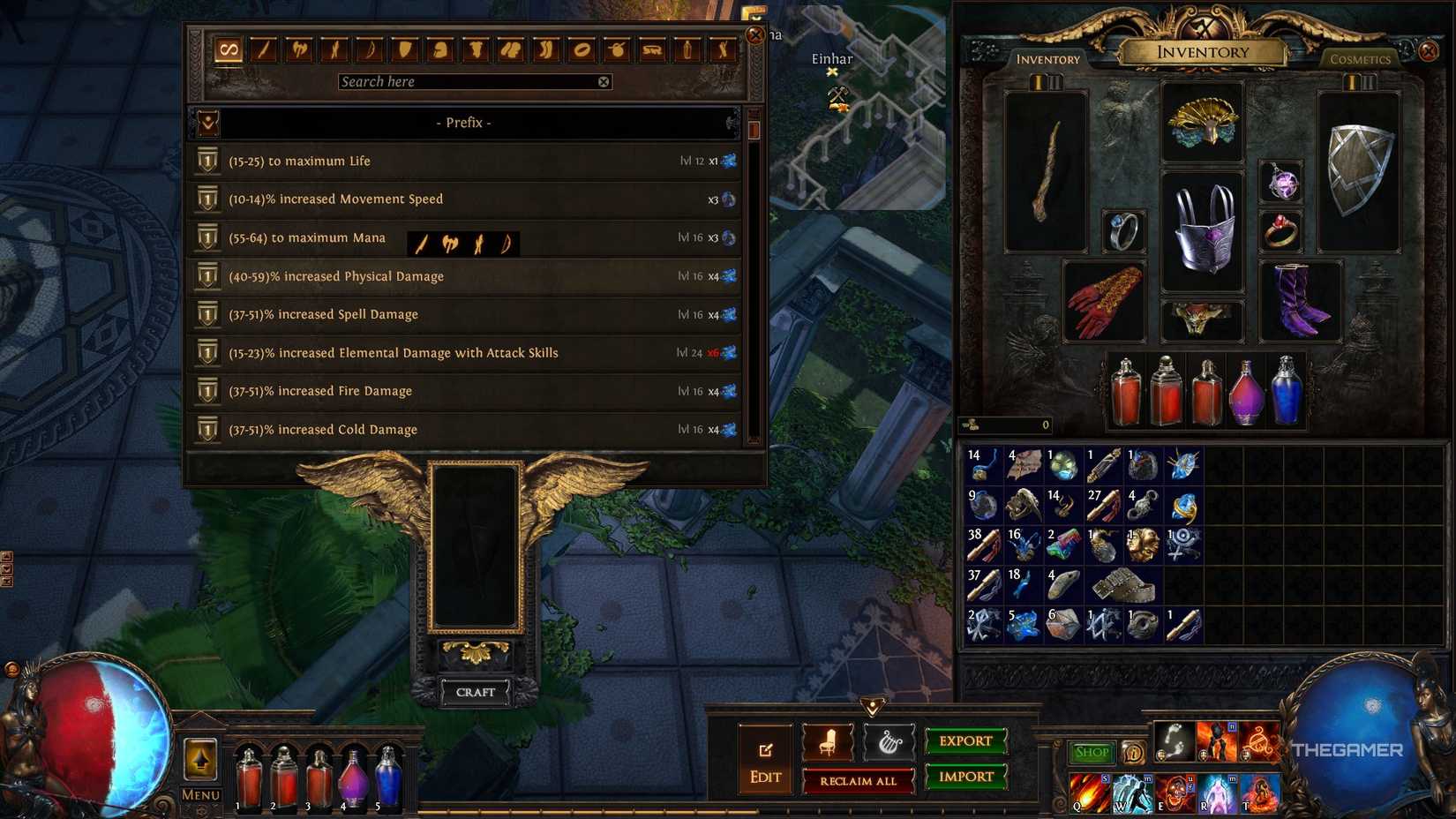The height and width of the screenshot is (819, 1456).
Task: Select the infinity all-items craft filter icon
Action: [228, 50]
